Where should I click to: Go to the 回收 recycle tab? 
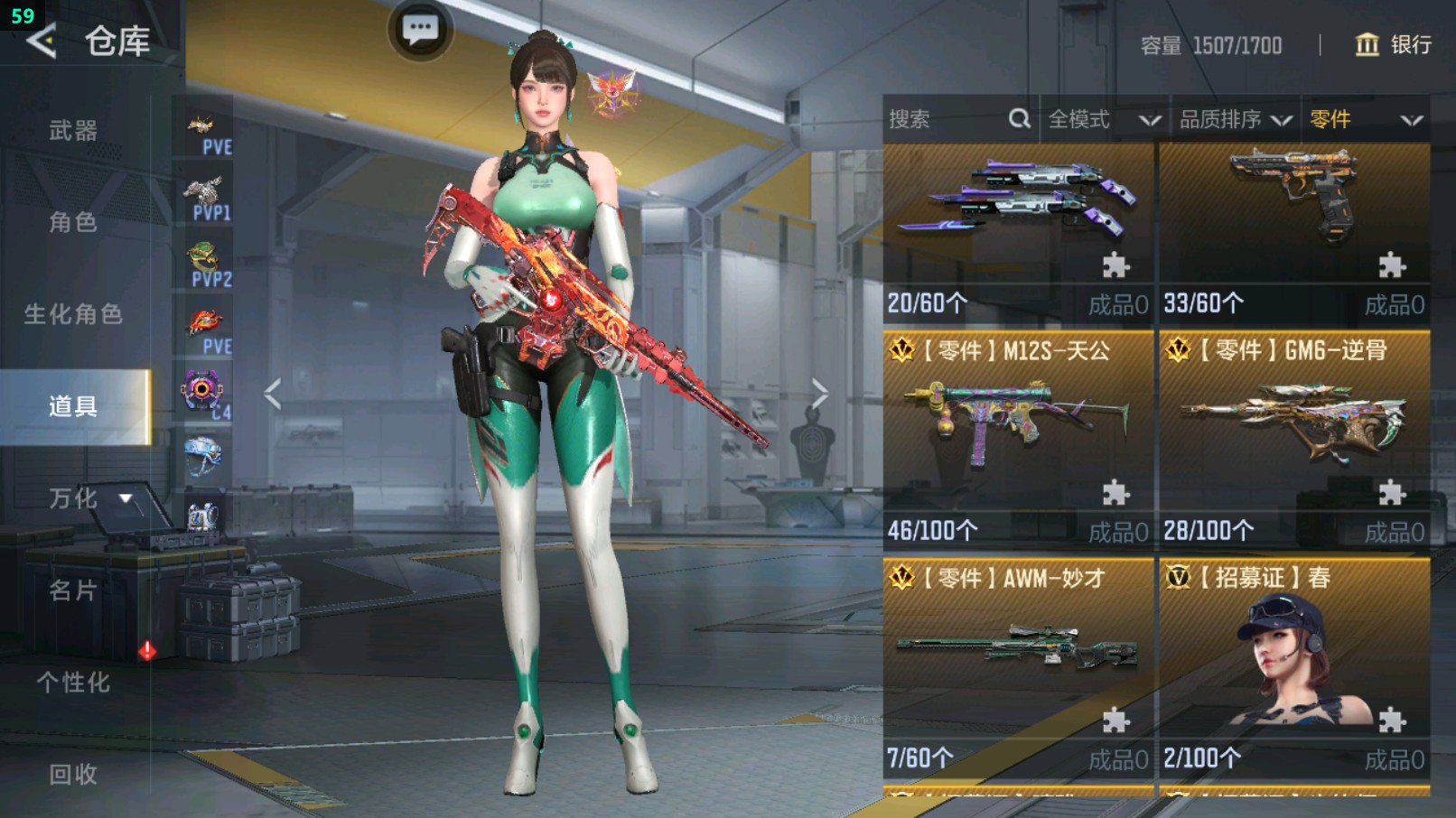click(x=73, y=774)
